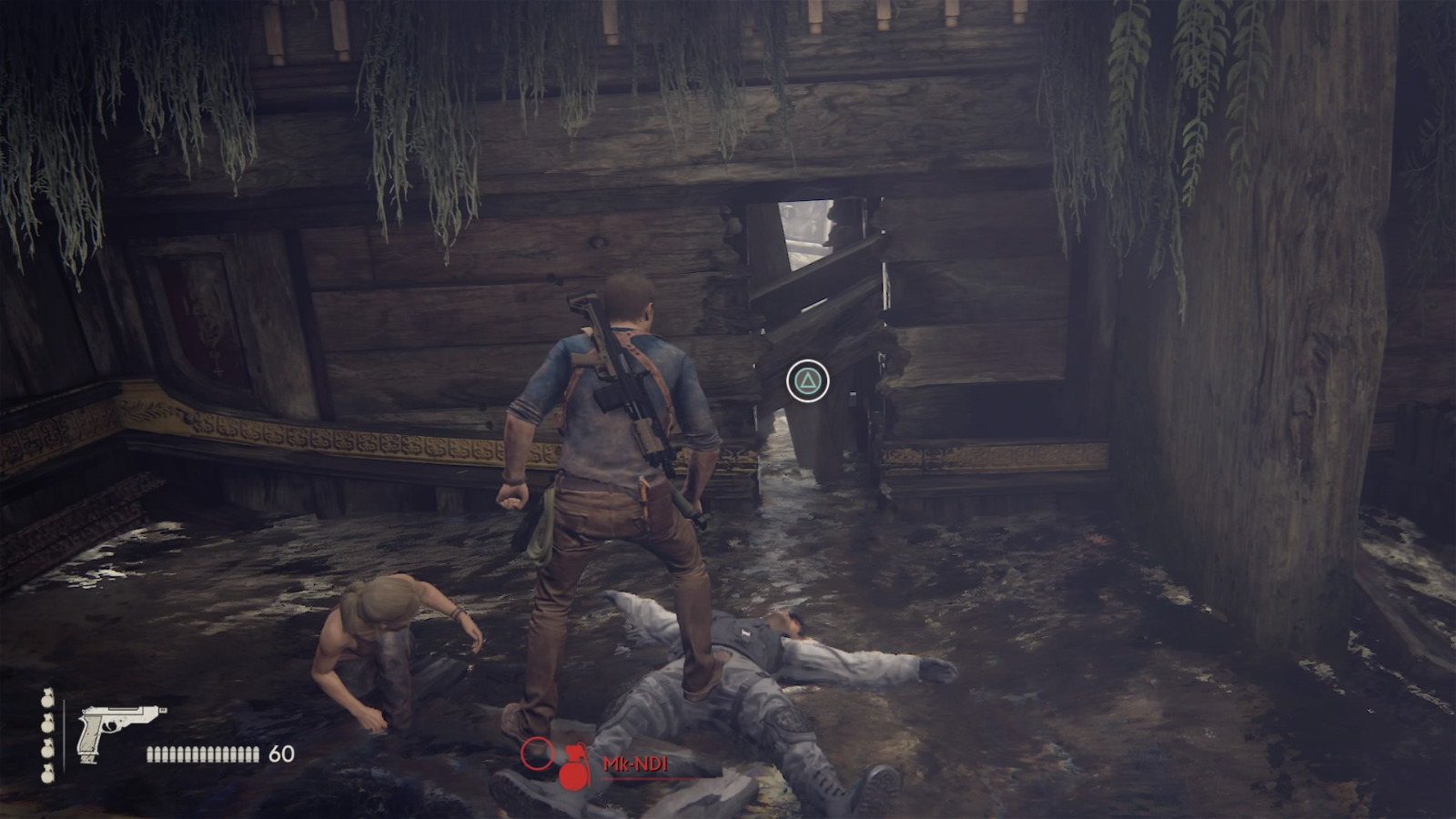Image resolution: width=1456 pixels, height=819 pixels.
Task: Click the third grenade icon in the stack
Action: [x=45, y=750]
